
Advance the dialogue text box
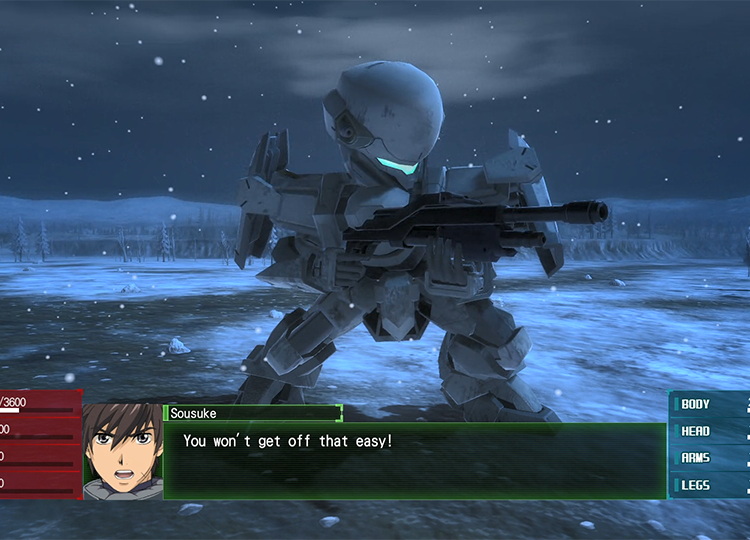pos(414,461)
